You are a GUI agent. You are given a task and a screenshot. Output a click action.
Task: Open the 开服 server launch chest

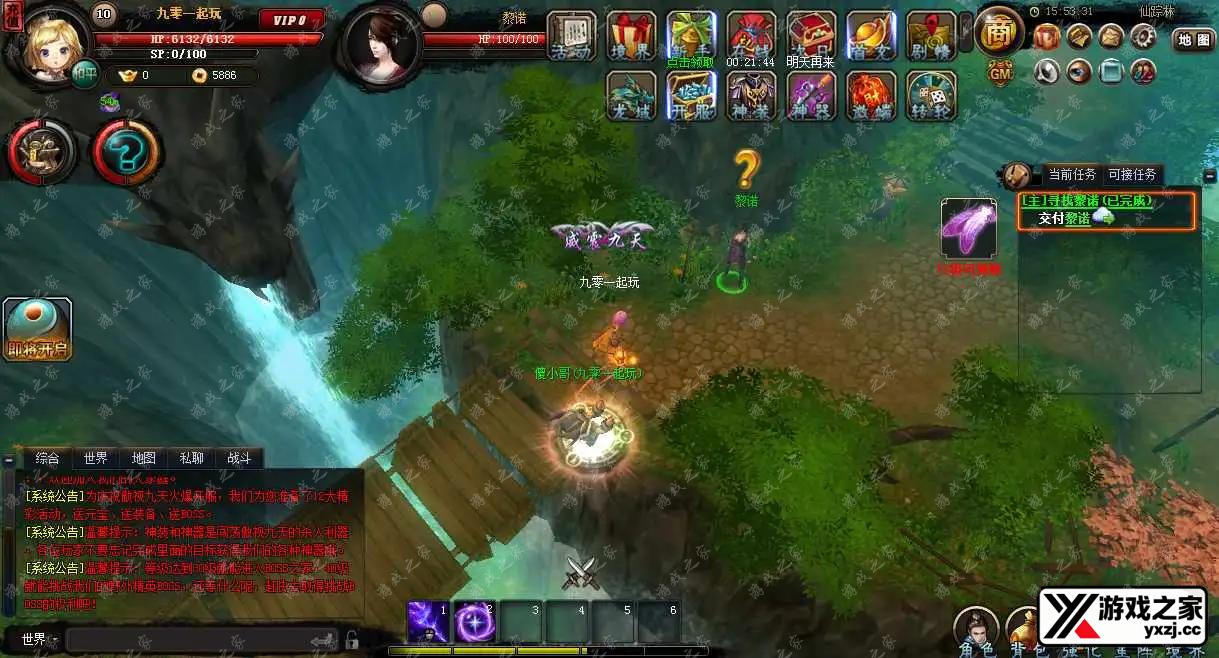pyautogui.click(x=691, y=97)
